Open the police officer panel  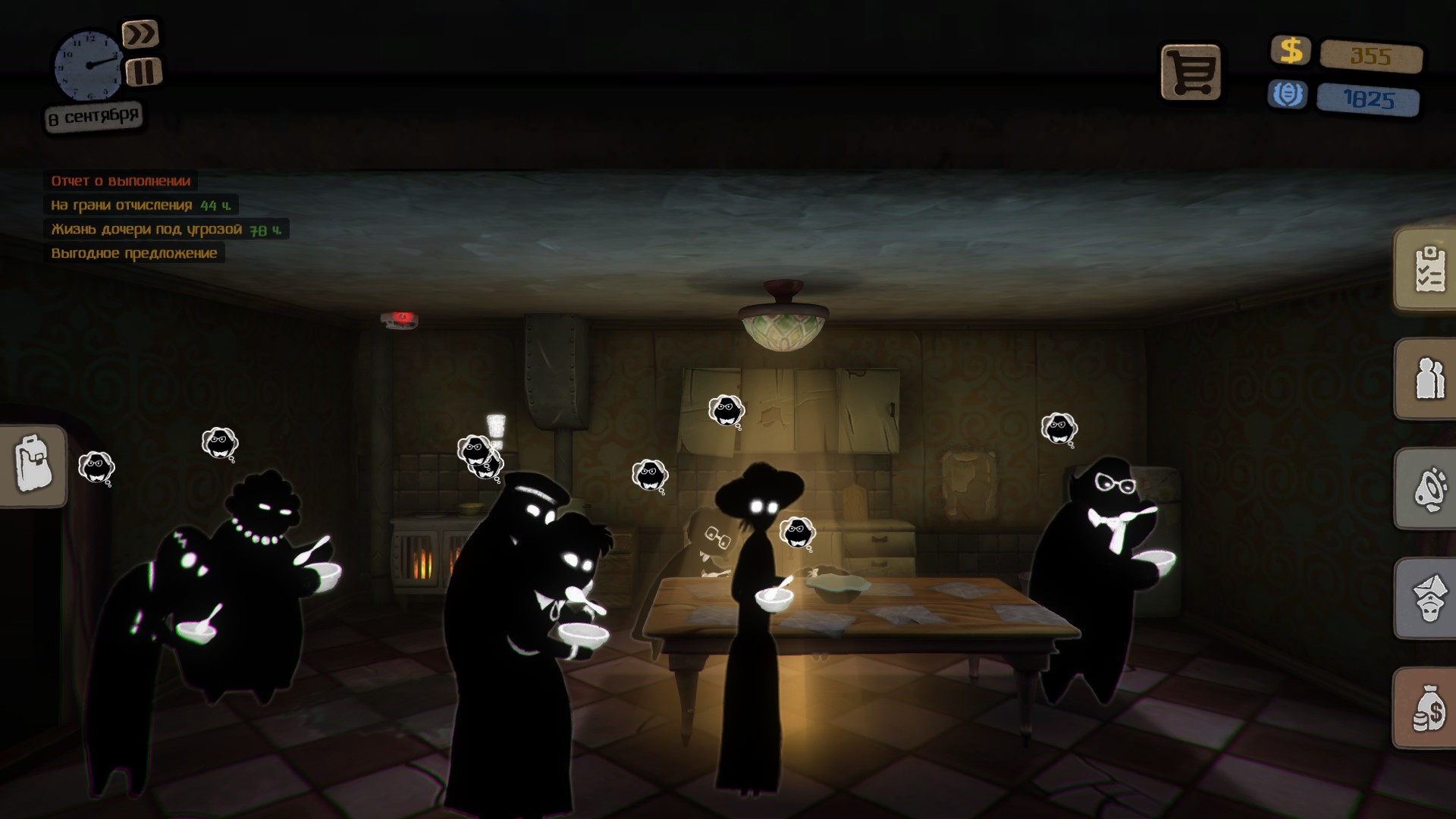(1428, 599)
